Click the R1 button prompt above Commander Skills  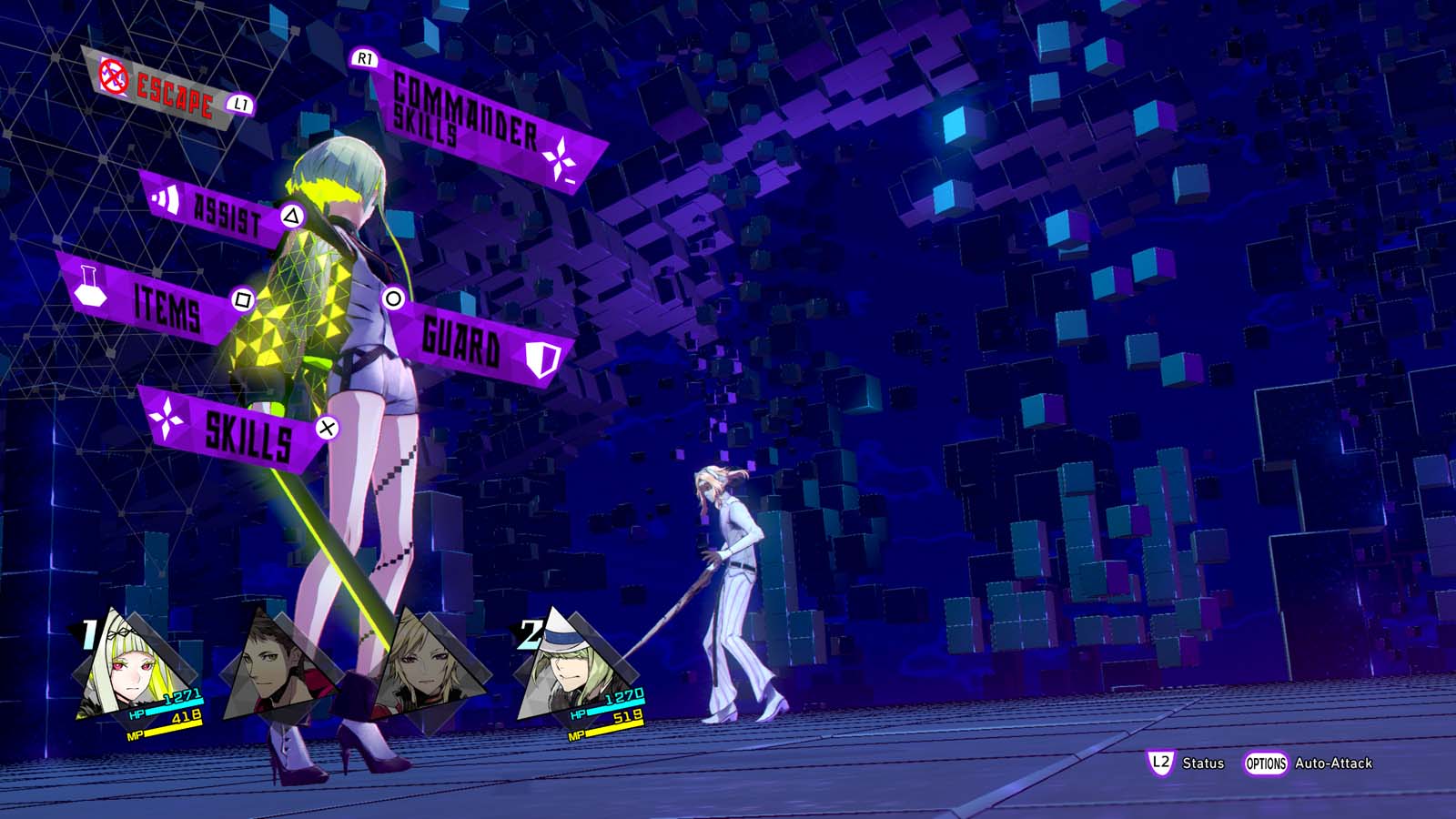pyautogui.click(x=363, y=58)
